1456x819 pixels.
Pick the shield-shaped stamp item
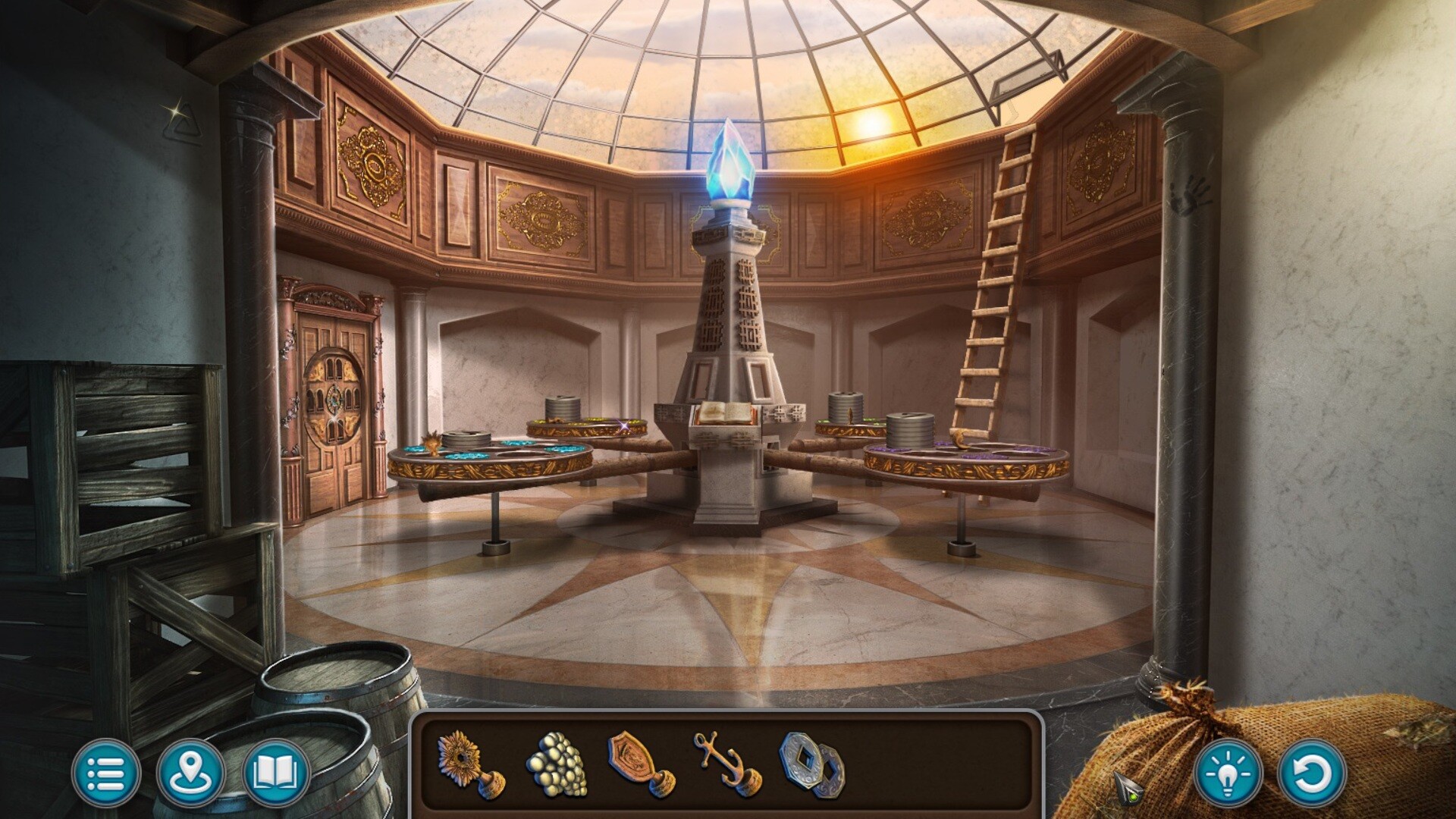point(639,765)
